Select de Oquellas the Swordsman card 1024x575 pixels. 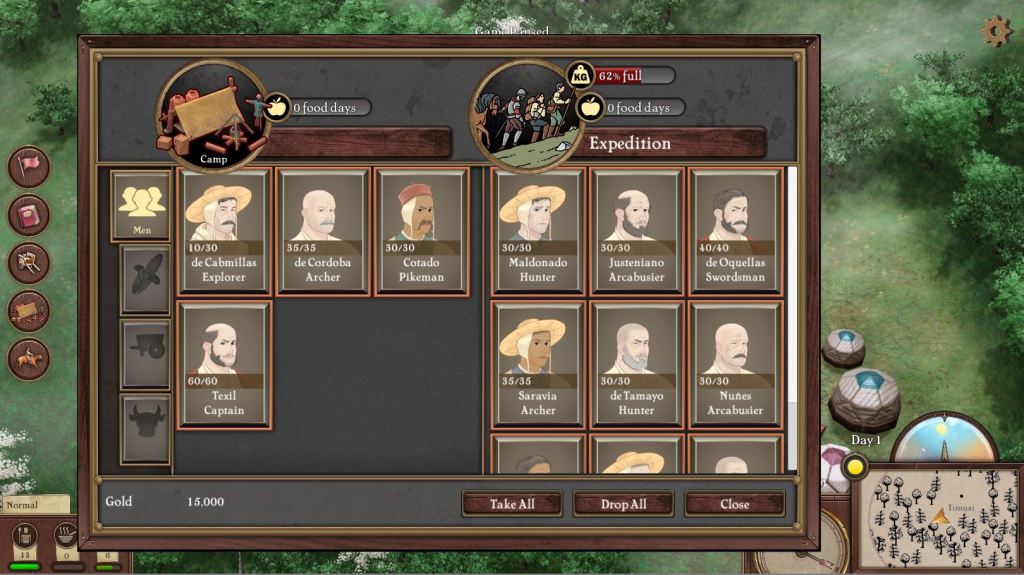[735, 231]
